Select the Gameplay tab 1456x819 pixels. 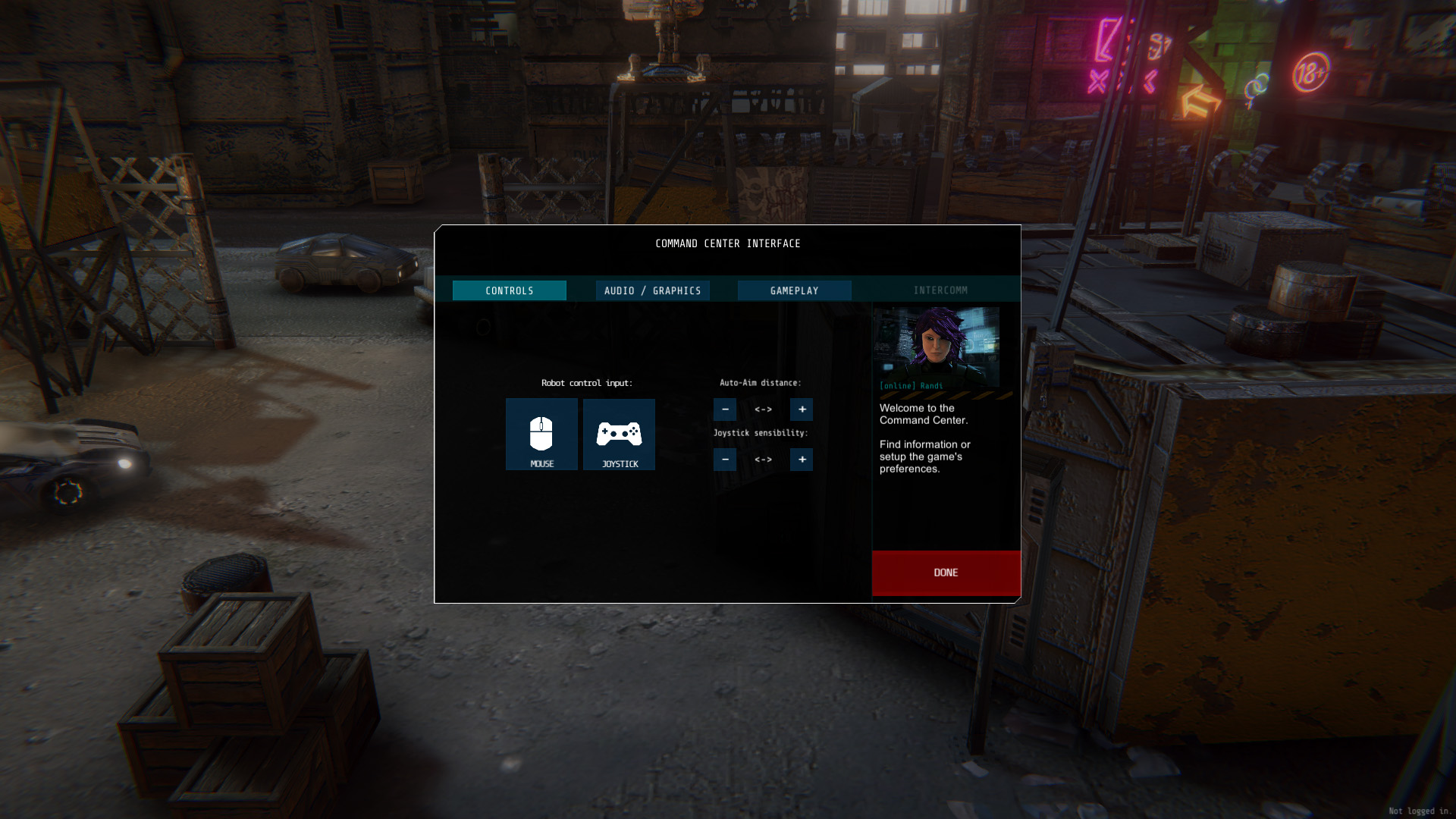coord(794,290)
